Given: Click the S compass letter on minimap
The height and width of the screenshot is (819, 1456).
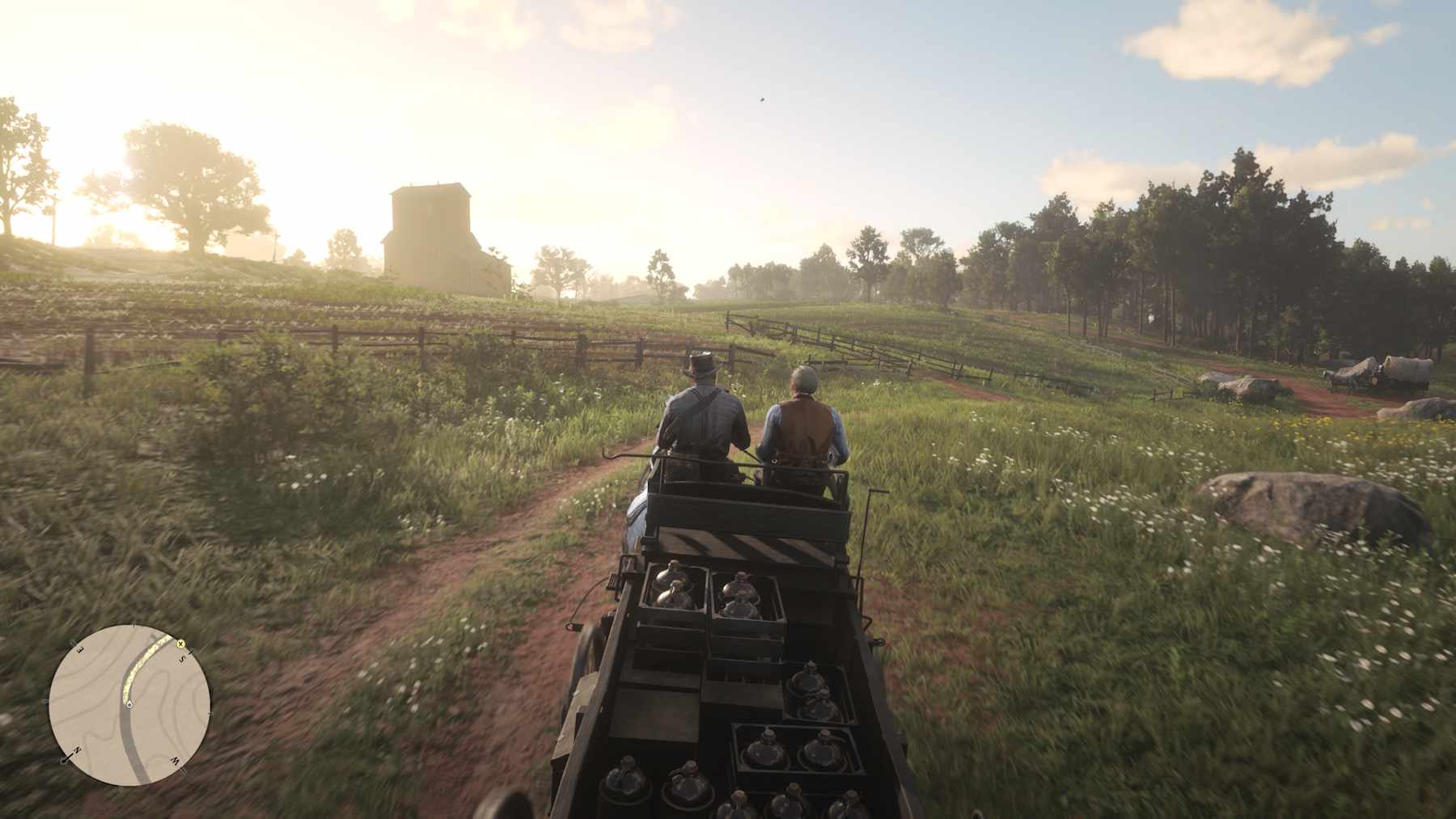Looking at the screenshot, I should pyautogui.click(x=184, y=658).
